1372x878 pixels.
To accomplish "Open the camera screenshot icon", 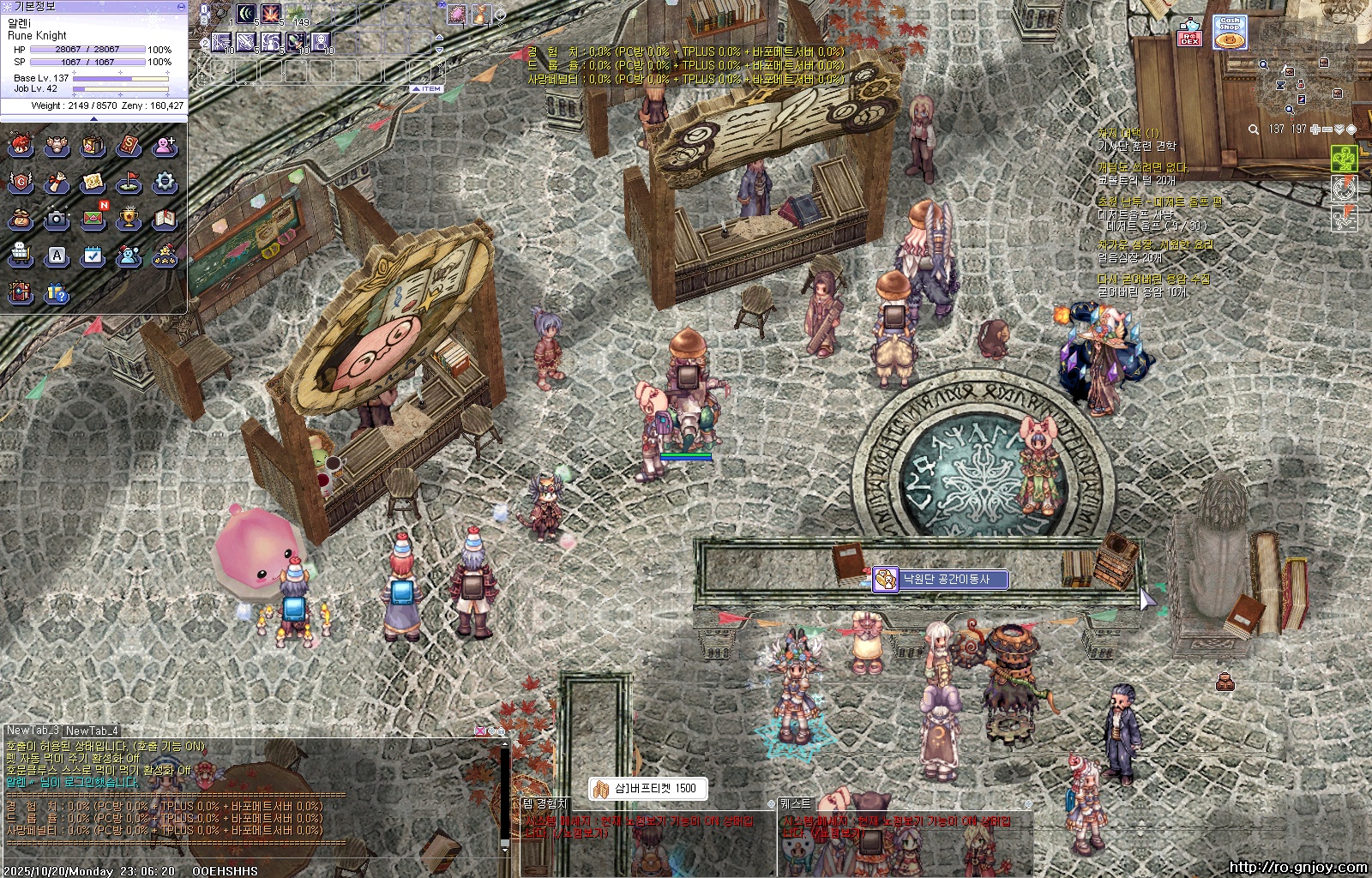I will [x=57, y=219].
